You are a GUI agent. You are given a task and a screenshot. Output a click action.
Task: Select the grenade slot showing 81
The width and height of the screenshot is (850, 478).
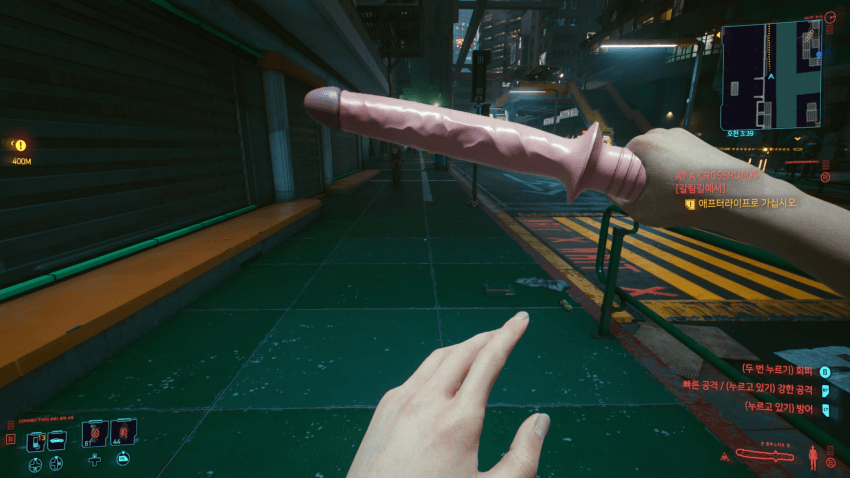pos(94,433)
